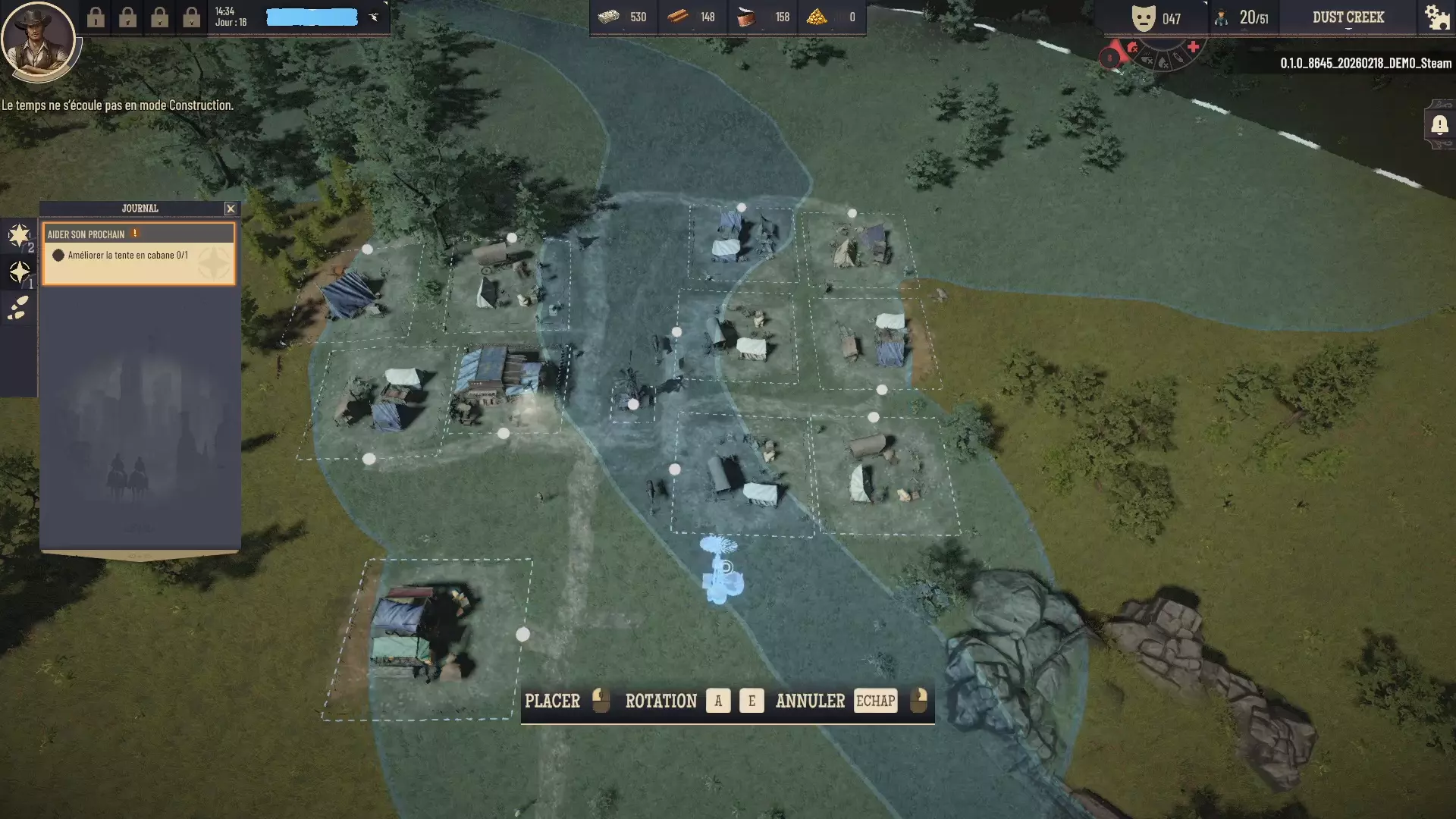Click the red exclamation badge next to AIDER SON PROCHAIN

(x=135, y=234)
